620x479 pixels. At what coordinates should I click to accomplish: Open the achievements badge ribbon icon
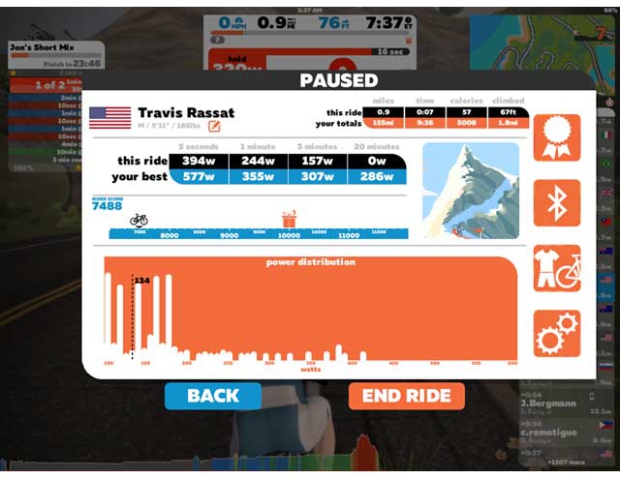click(x=556, y=137)
